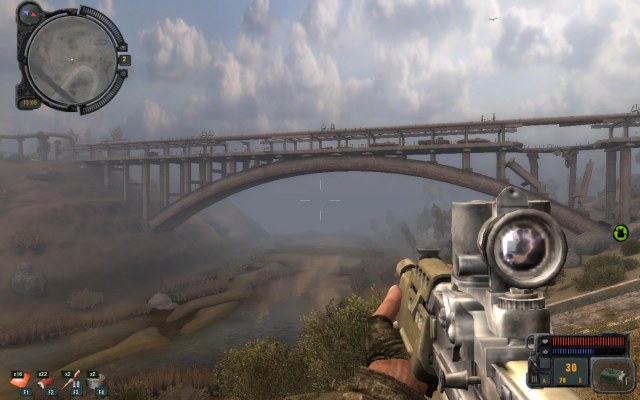This screenshot has width=640, height=400.
Task: Click the green radiation warning icon
Action: point(620,233)
